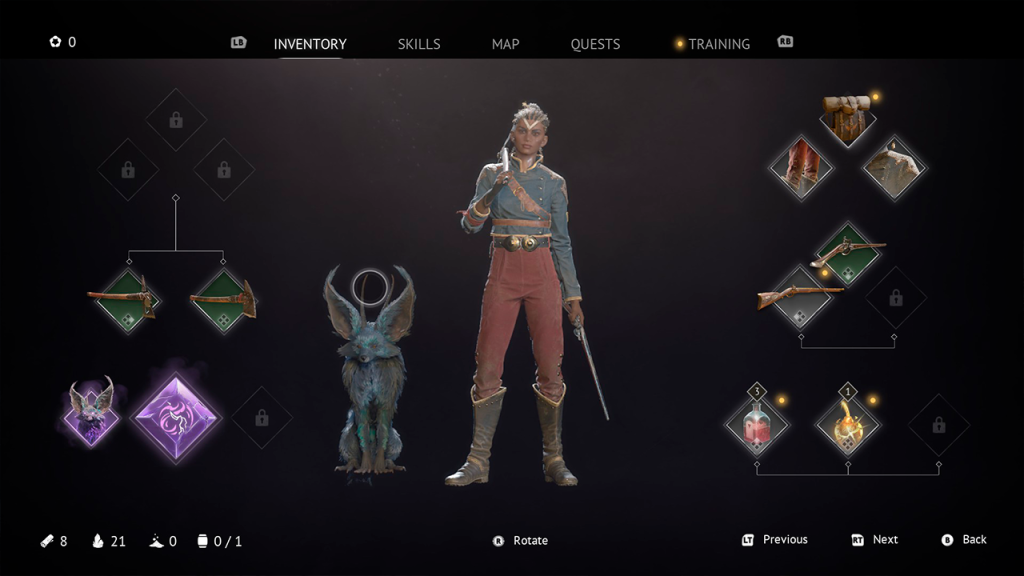The height and width of the screenshot is (576, 1024).
Task: Open the Training tab
Action: click(718, 44)
